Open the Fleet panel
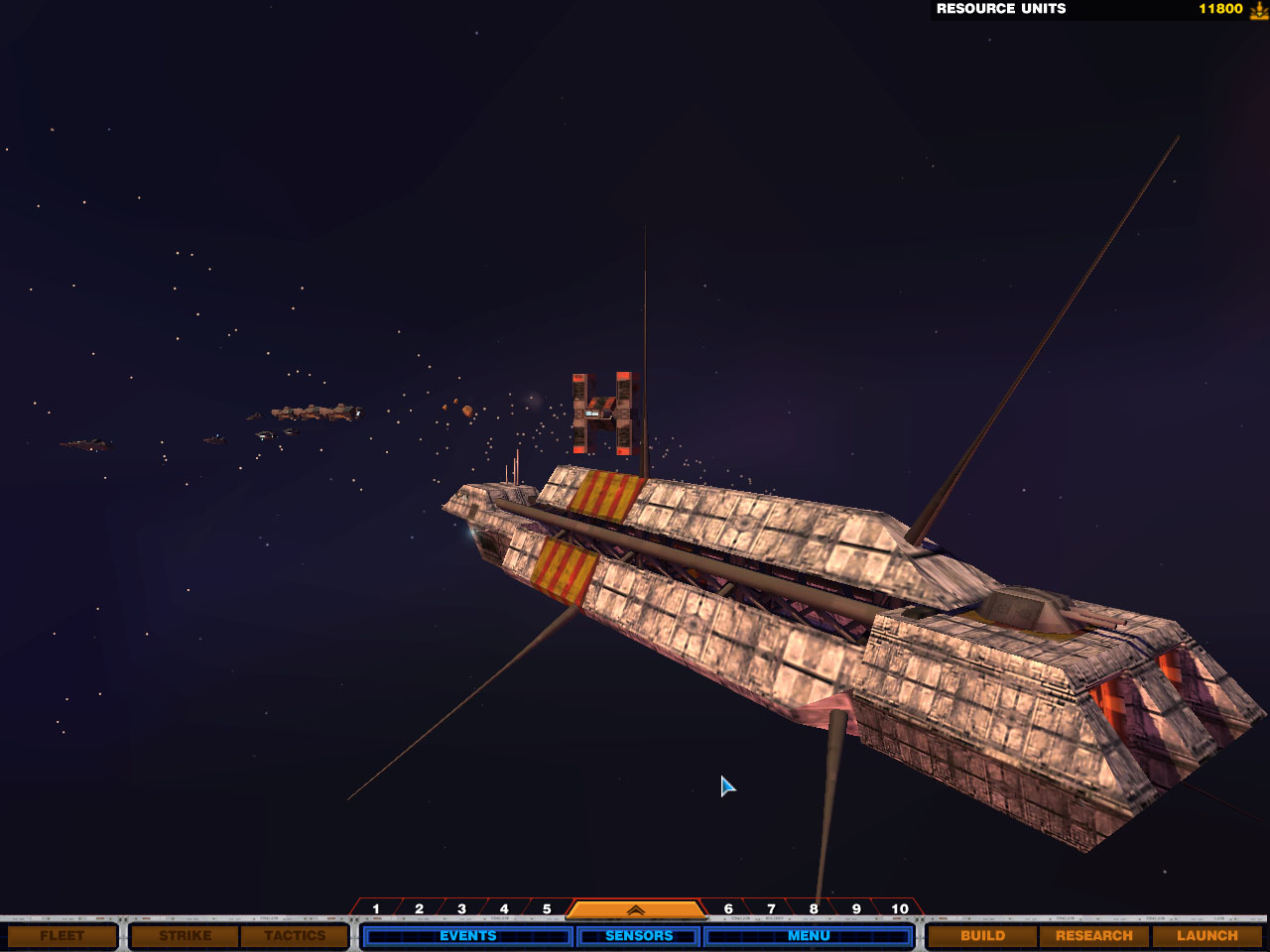This screenshot has height=952, width=1270. click(x=63, y=935)
